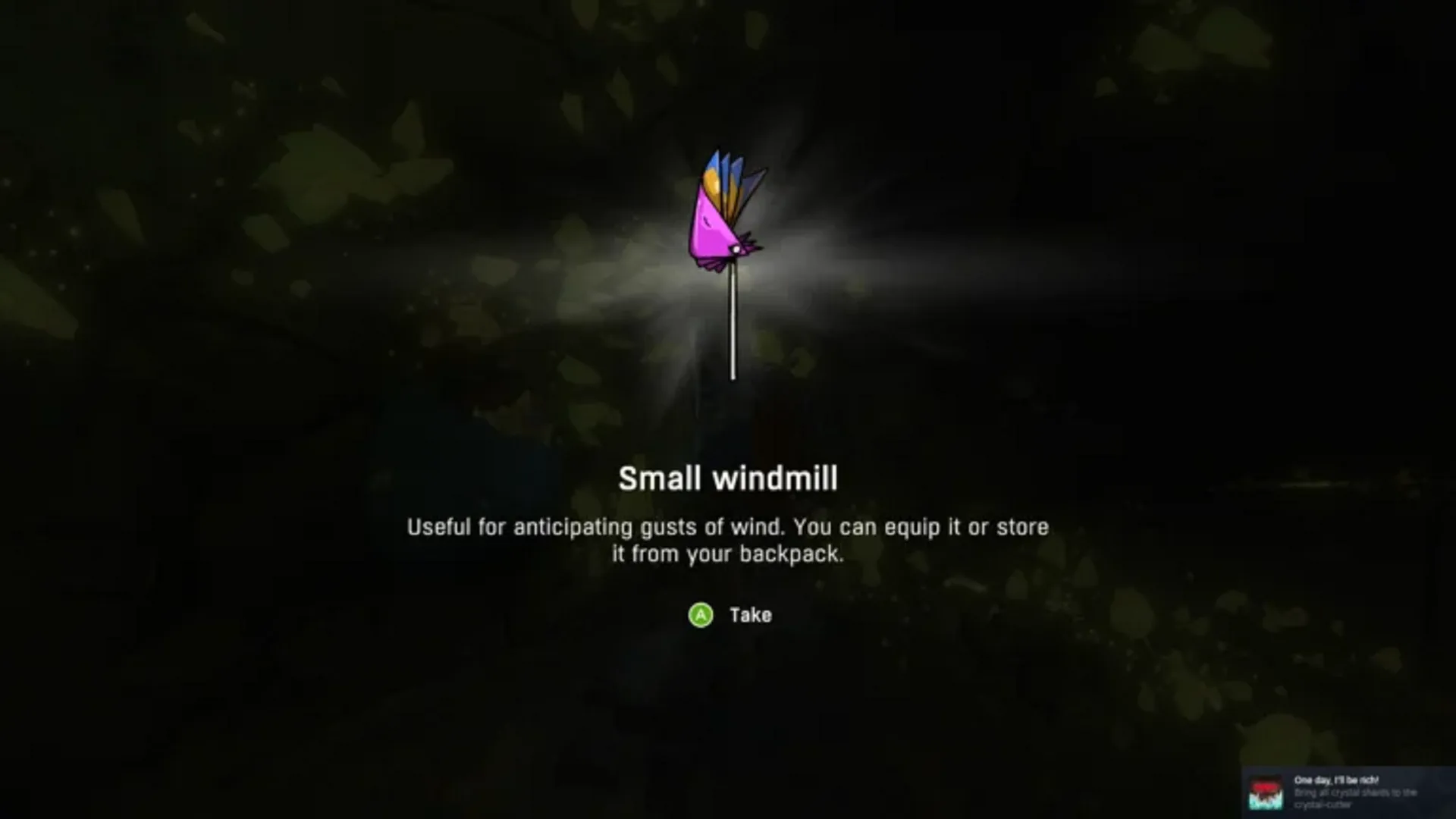Click the Take label next to the A prompt
This screenshot has height=819, width=1456.
point(750,615)
